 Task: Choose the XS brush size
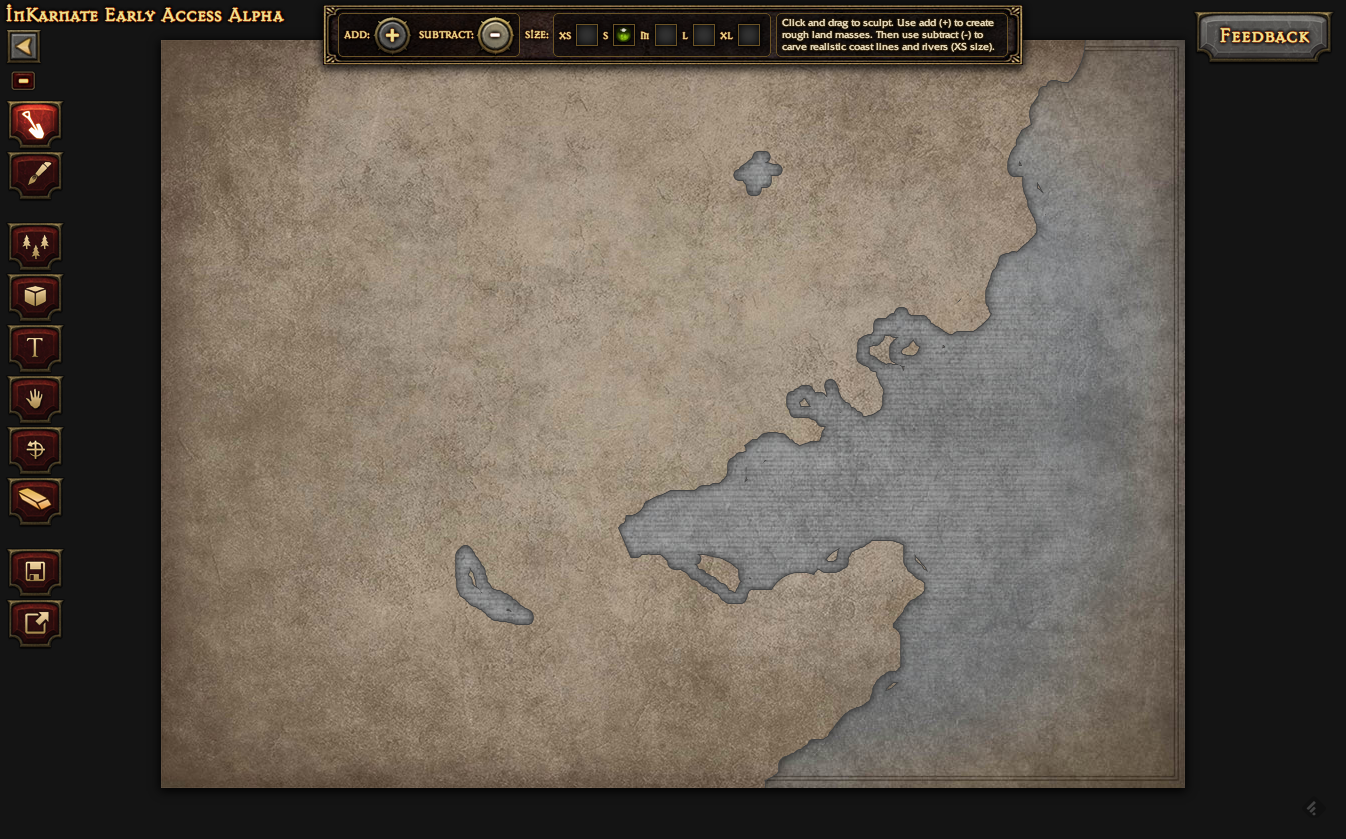[587, 36]
